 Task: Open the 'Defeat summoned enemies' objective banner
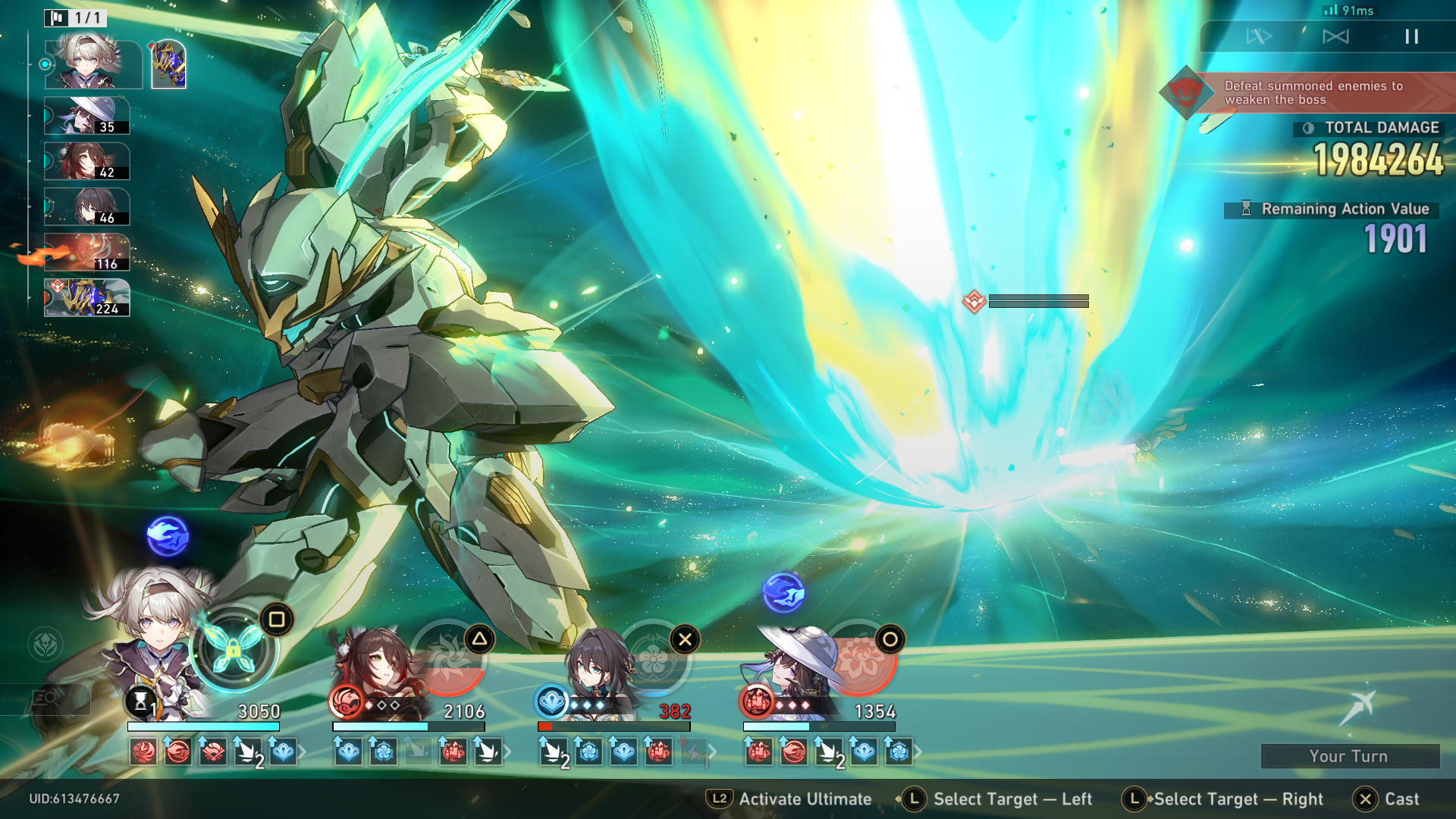click(1312, 93)
